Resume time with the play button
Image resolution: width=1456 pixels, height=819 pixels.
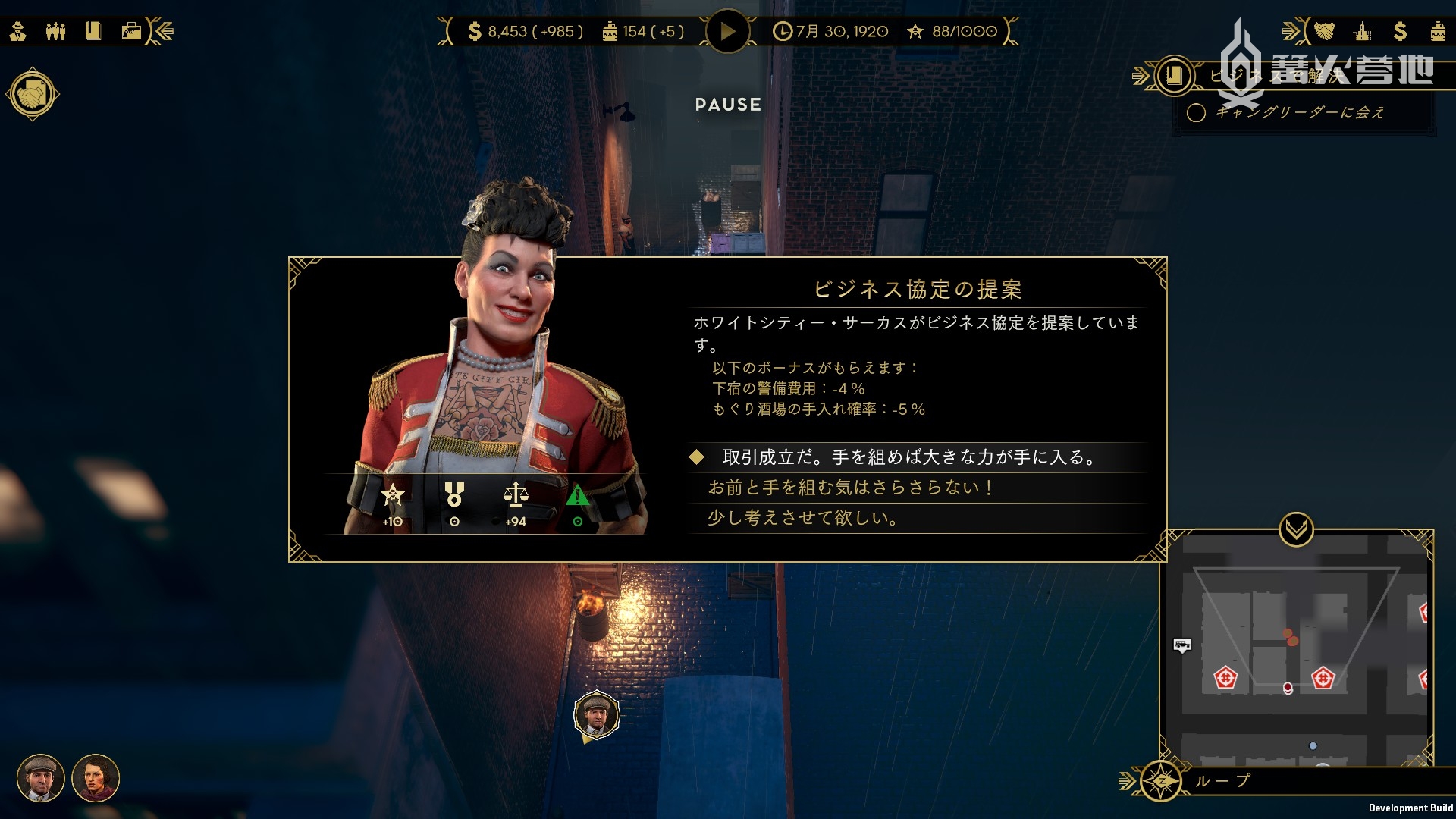(727, 32)
